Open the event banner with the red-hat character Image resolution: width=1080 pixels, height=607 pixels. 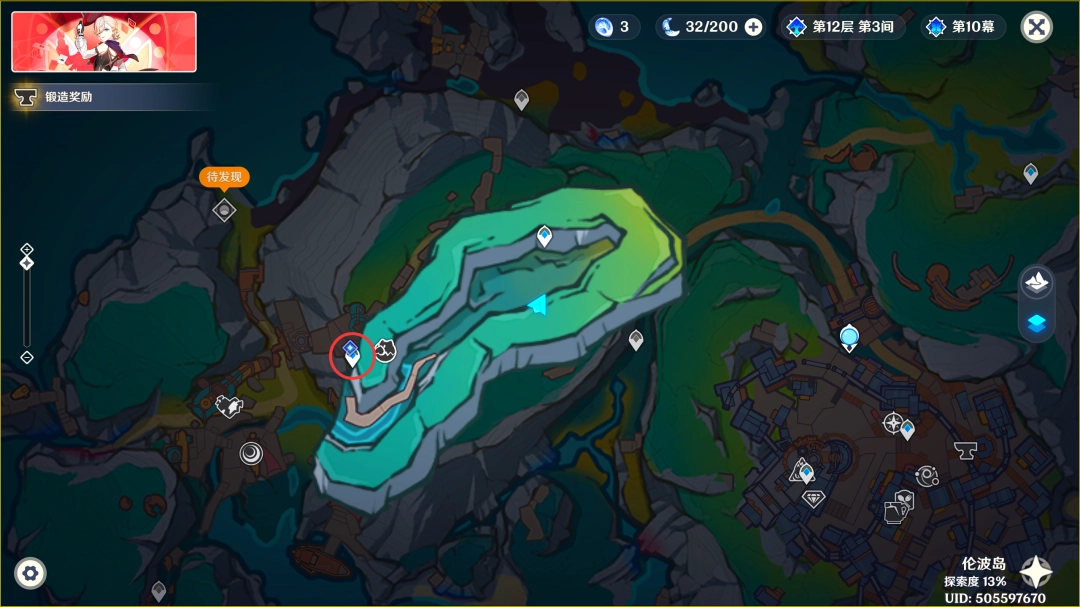click(104, 42)
